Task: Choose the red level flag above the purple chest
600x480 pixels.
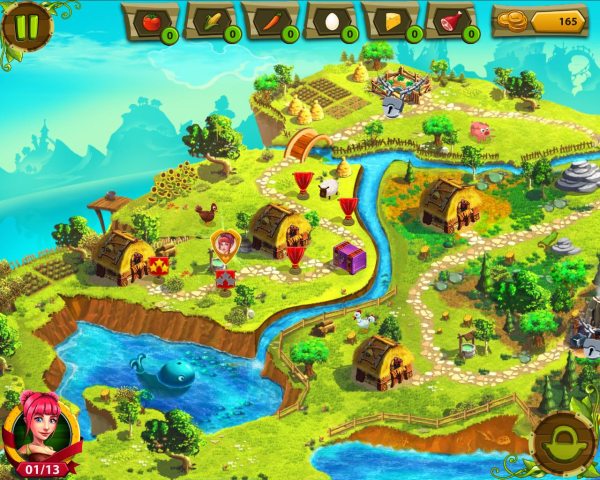Action: pyautogui.click(x=348, y=208)
